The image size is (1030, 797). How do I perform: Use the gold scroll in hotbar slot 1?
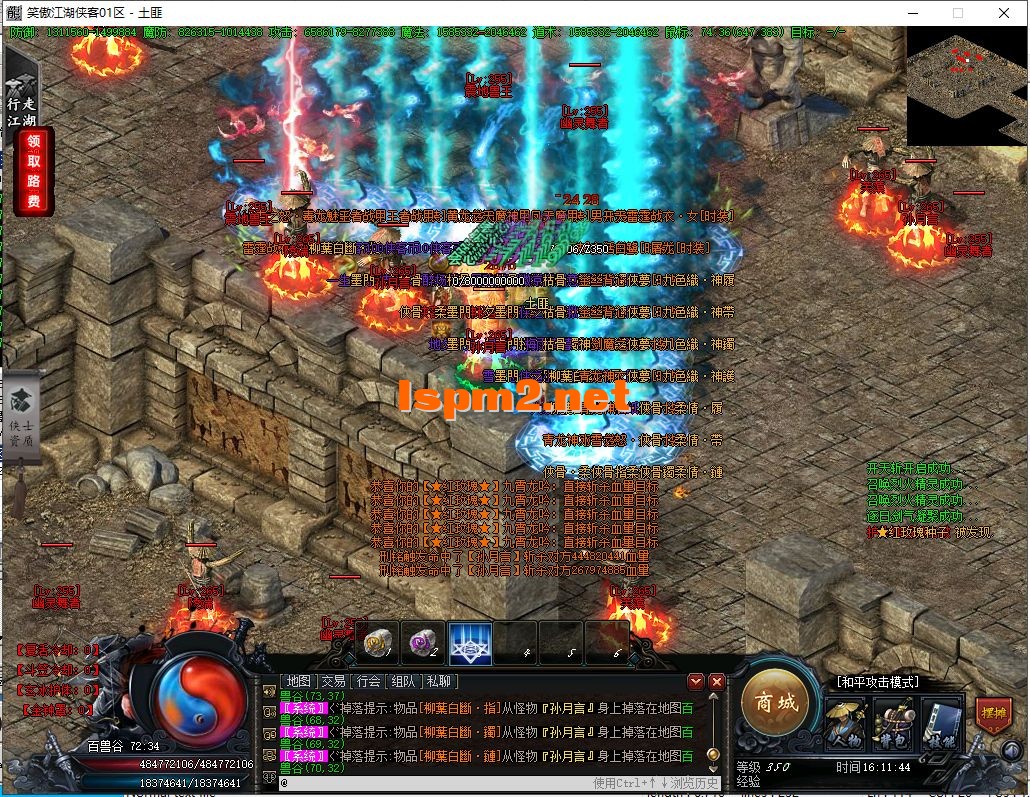pyautogui.click(x=379, y=643)
